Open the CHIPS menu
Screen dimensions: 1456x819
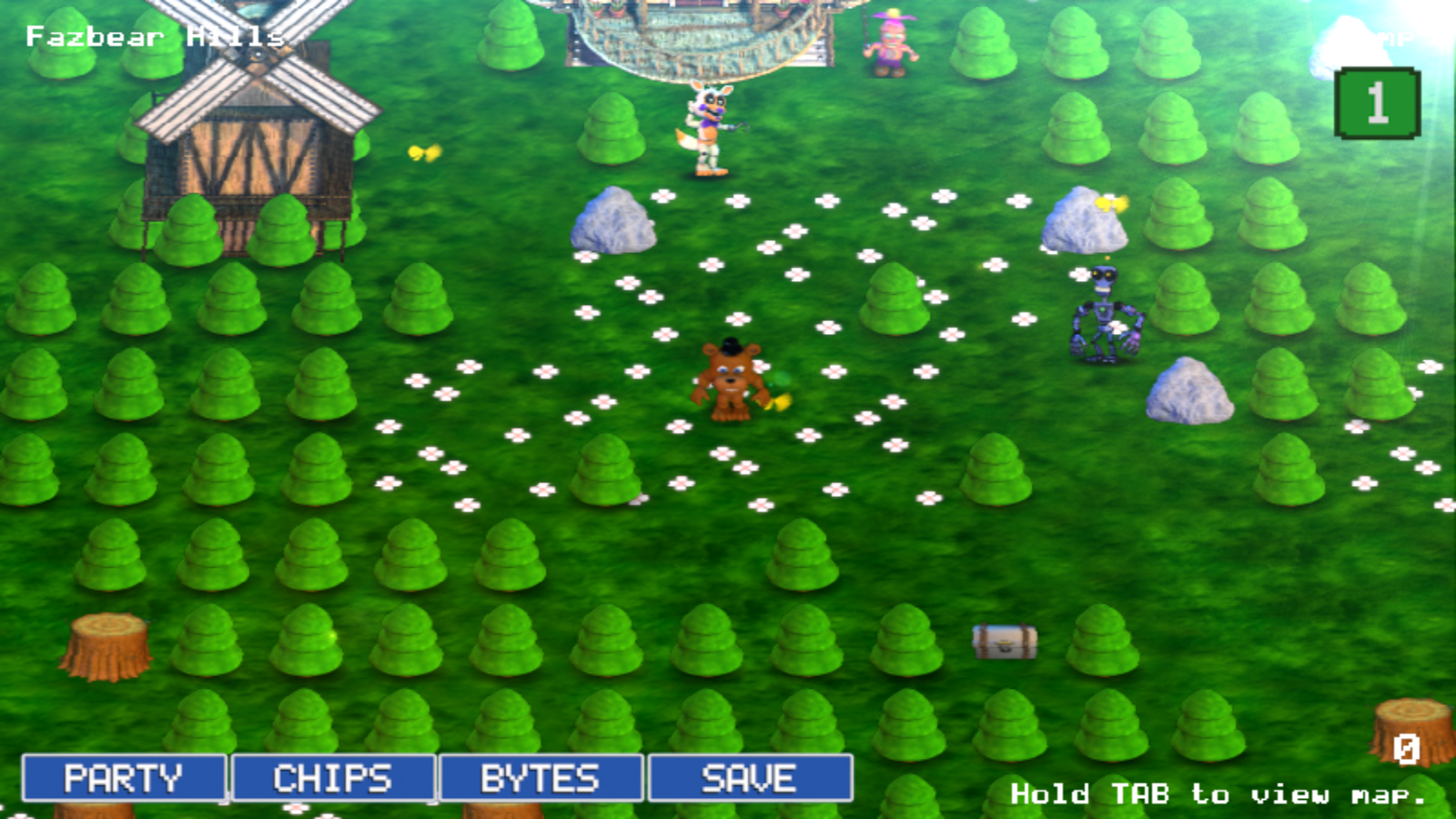[x=335, y=778]
